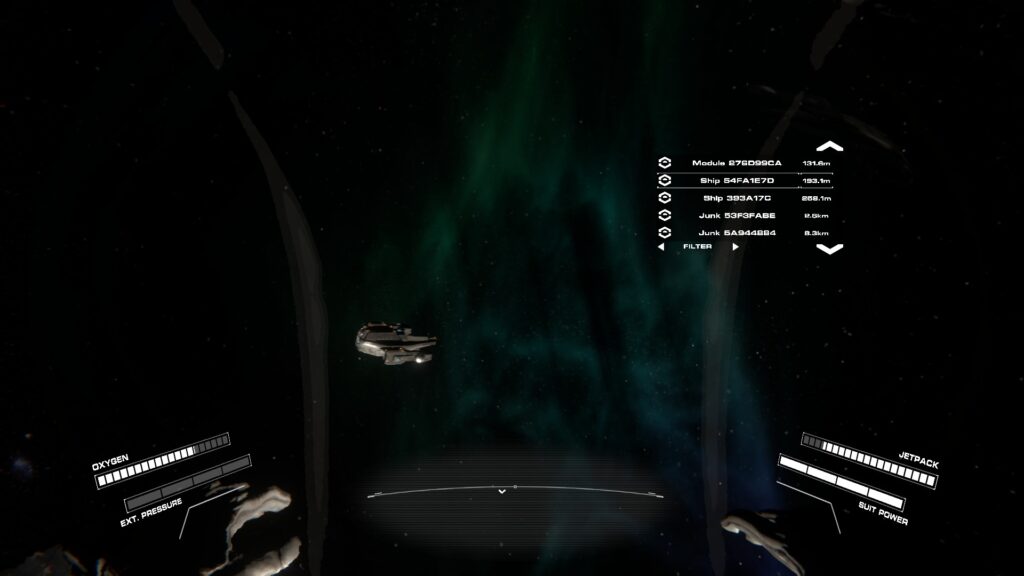Click the up chevron above the target list

click(x=829, y=146)
